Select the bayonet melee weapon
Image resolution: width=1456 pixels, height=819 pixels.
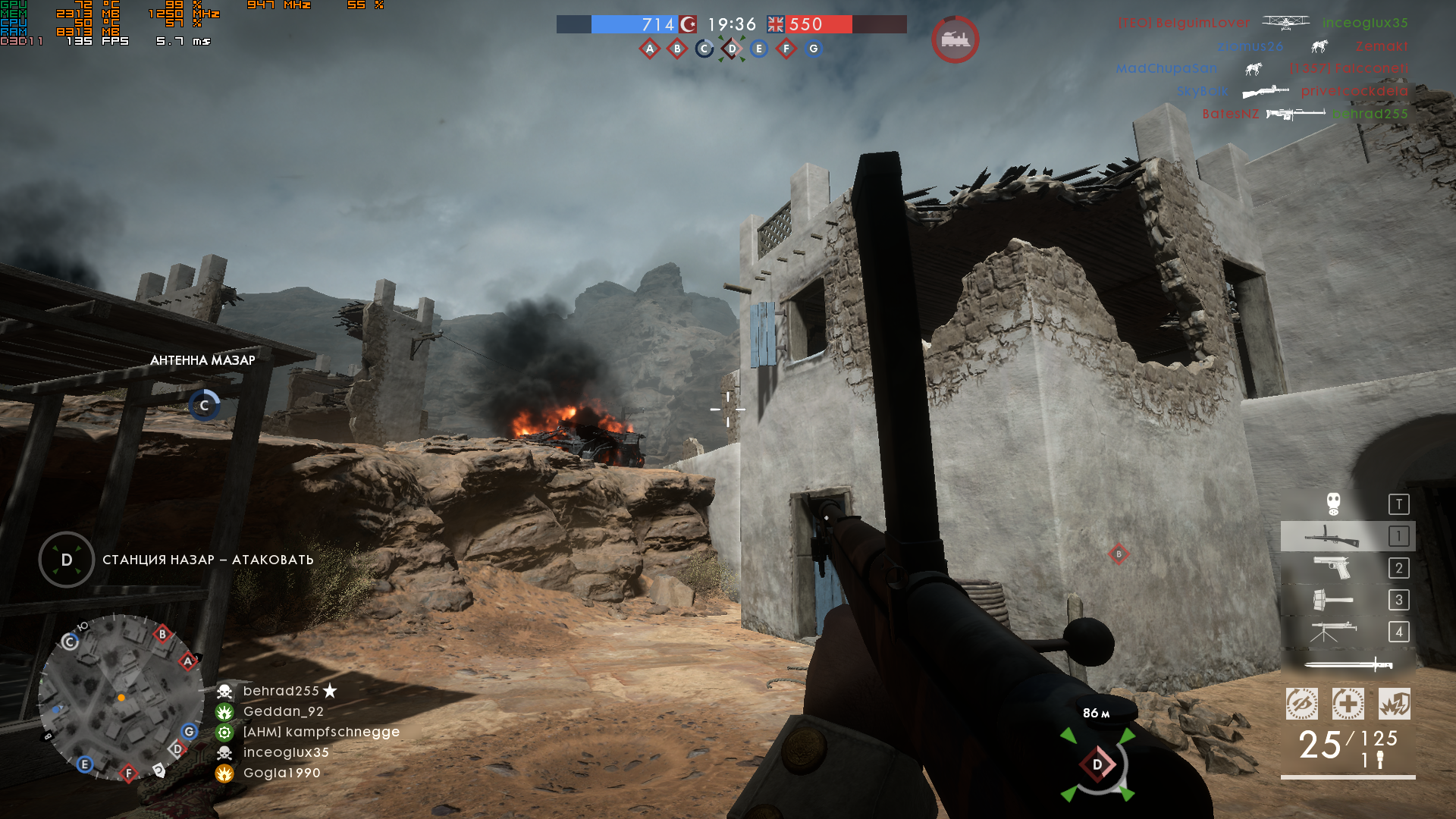[x=1348, y=665]
